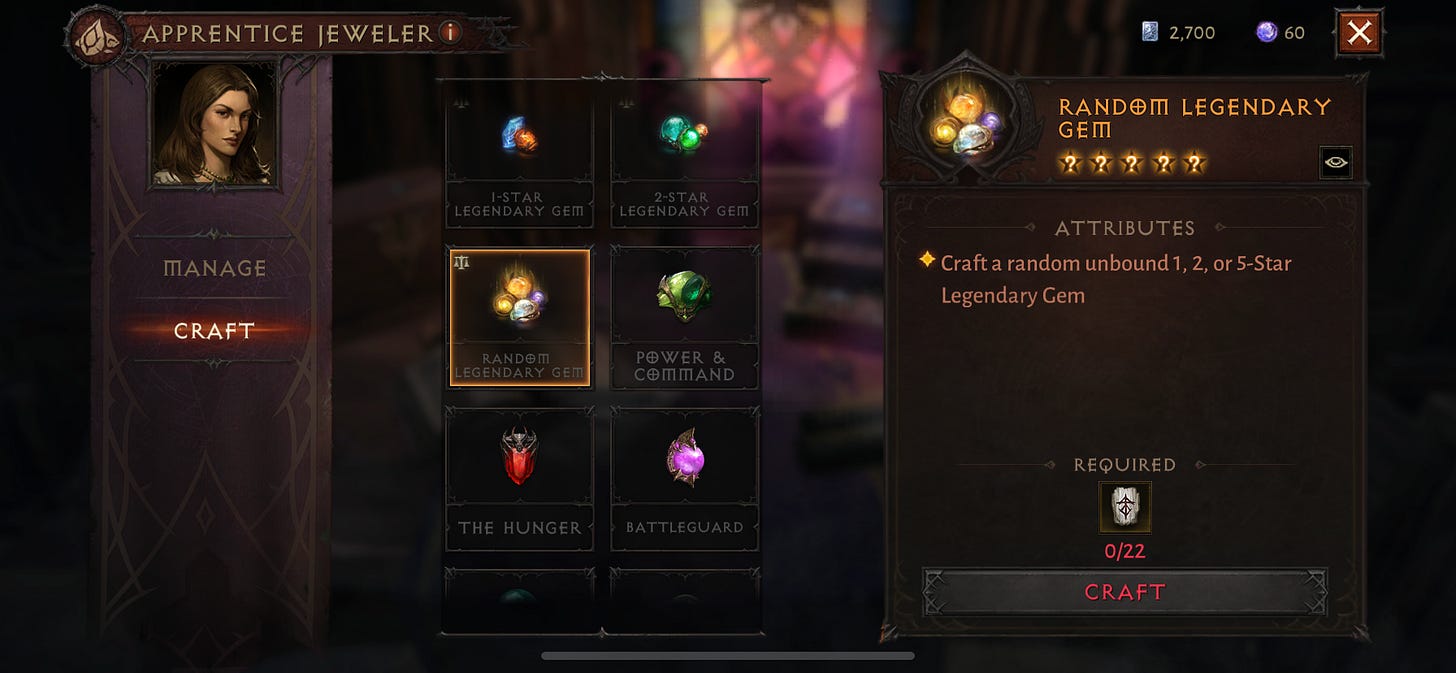The width and height of the screenshot is (1456, 673).
Task: Inspect the required rune material slot
Action: click(x=1125, y=507)
